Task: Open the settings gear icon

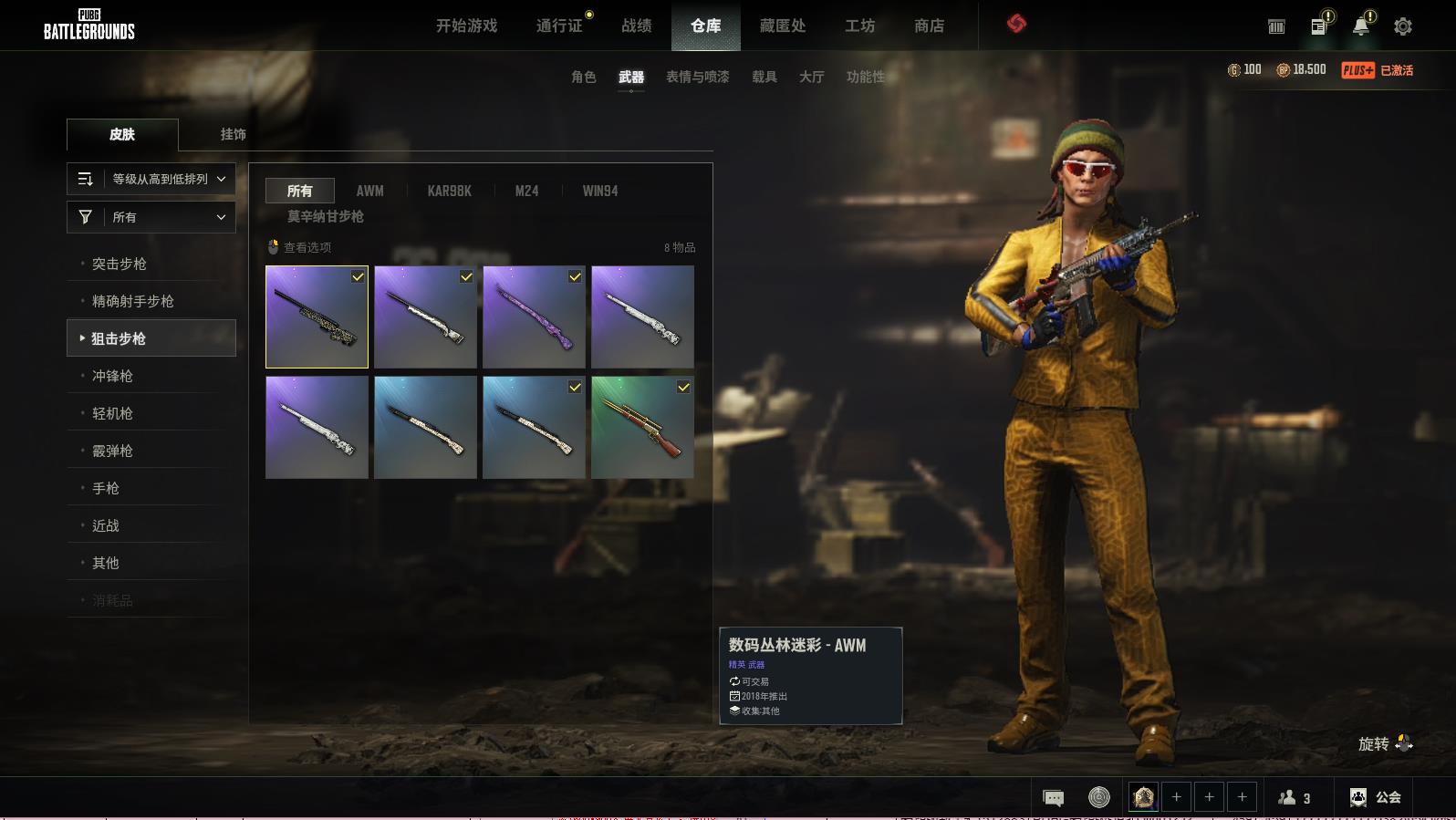Action: point(1403,26)
